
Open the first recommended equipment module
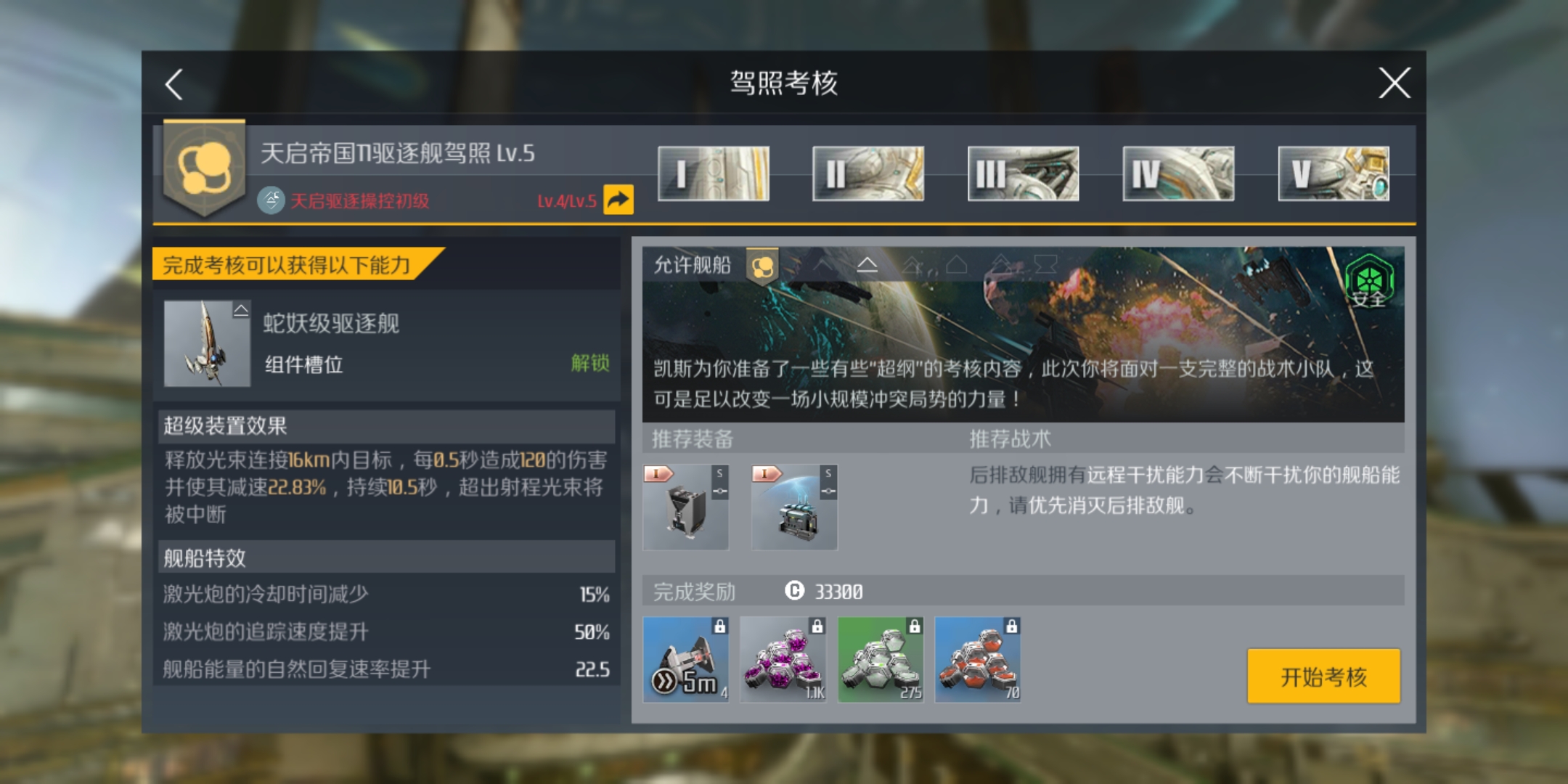[685, 506]
